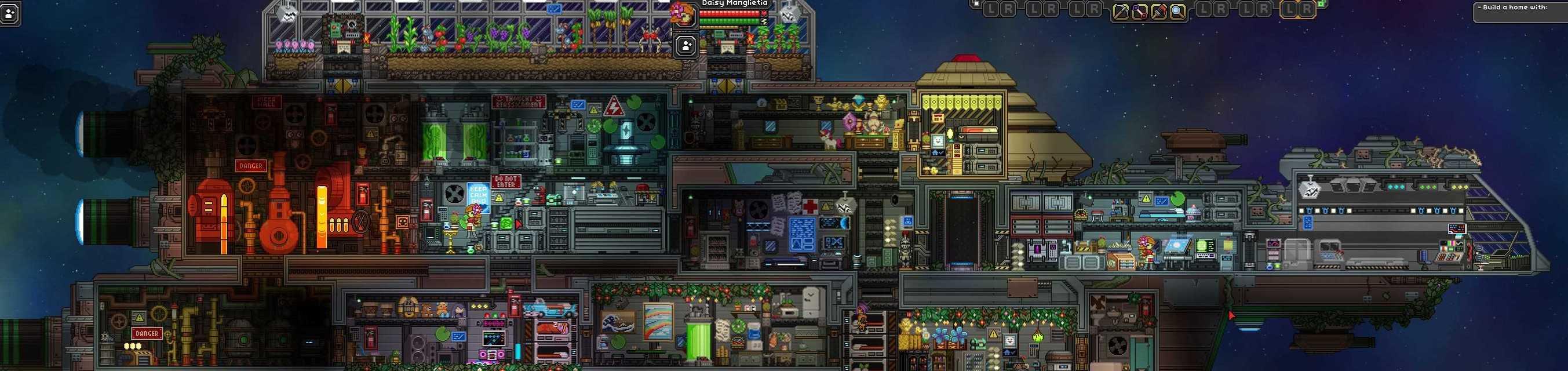Select the Matter Manipulator pickaxe tool
The width and height of the screenshot is (1568, 371).
tap(1121, 11)
